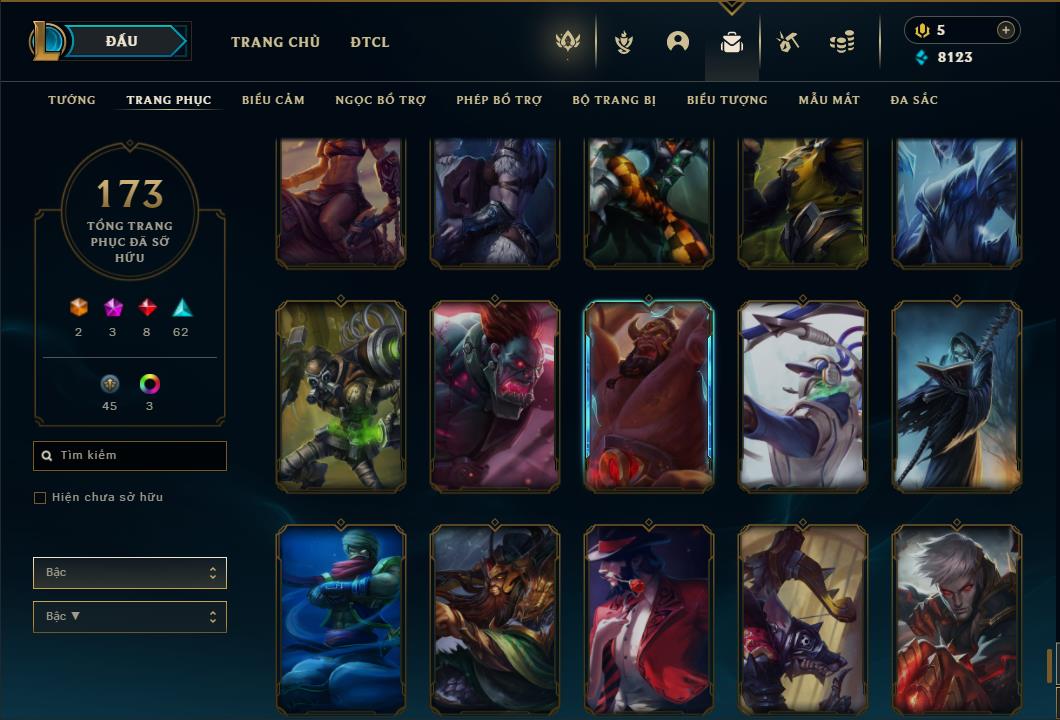Screen dimensions: 1060x720
Task: Click the Tìm kiếm search field
Action: coord(130,456)
